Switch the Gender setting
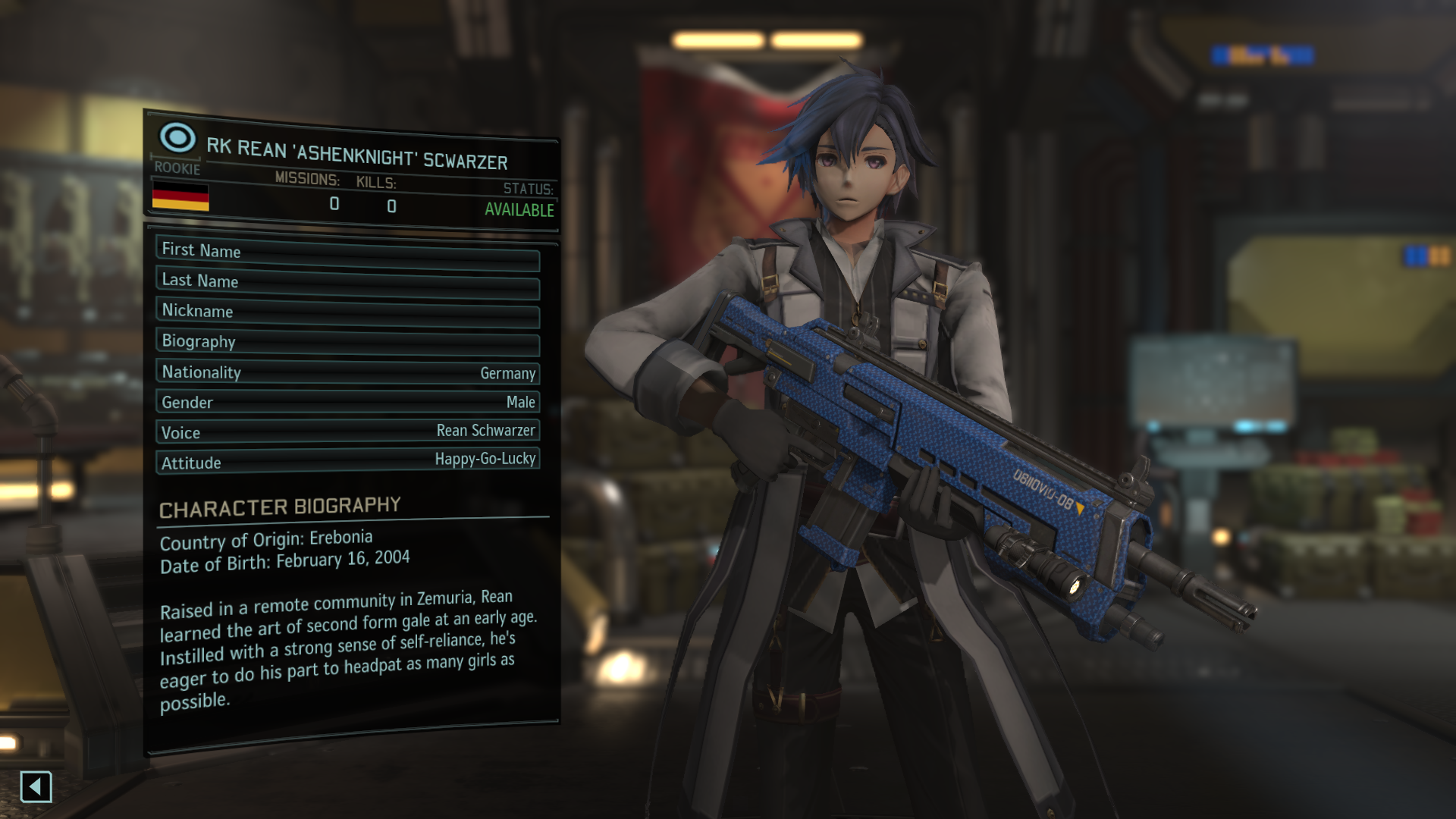 pos(347,402)
